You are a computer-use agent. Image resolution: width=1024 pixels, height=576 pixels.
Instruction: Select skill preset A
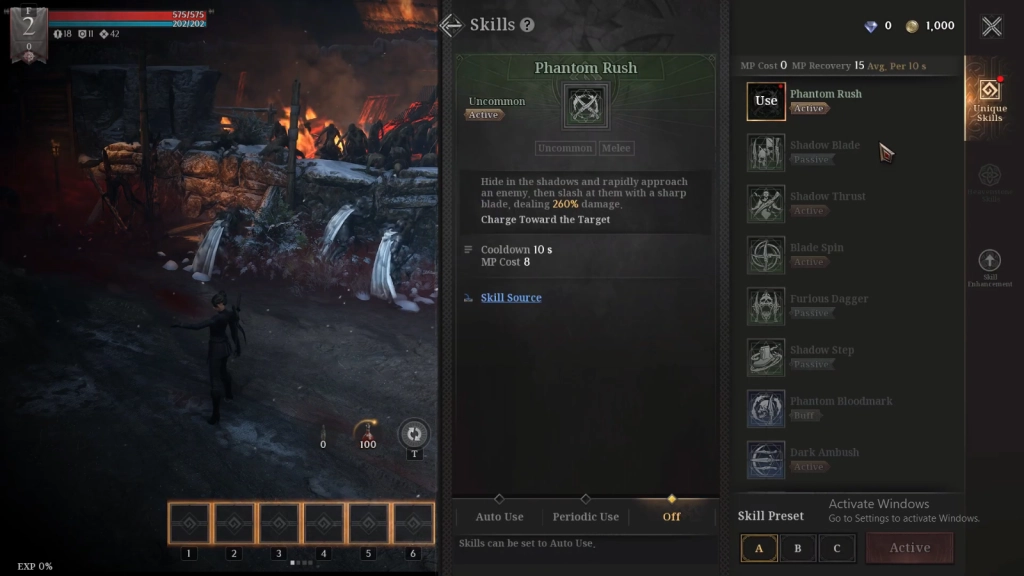point(759,548)
